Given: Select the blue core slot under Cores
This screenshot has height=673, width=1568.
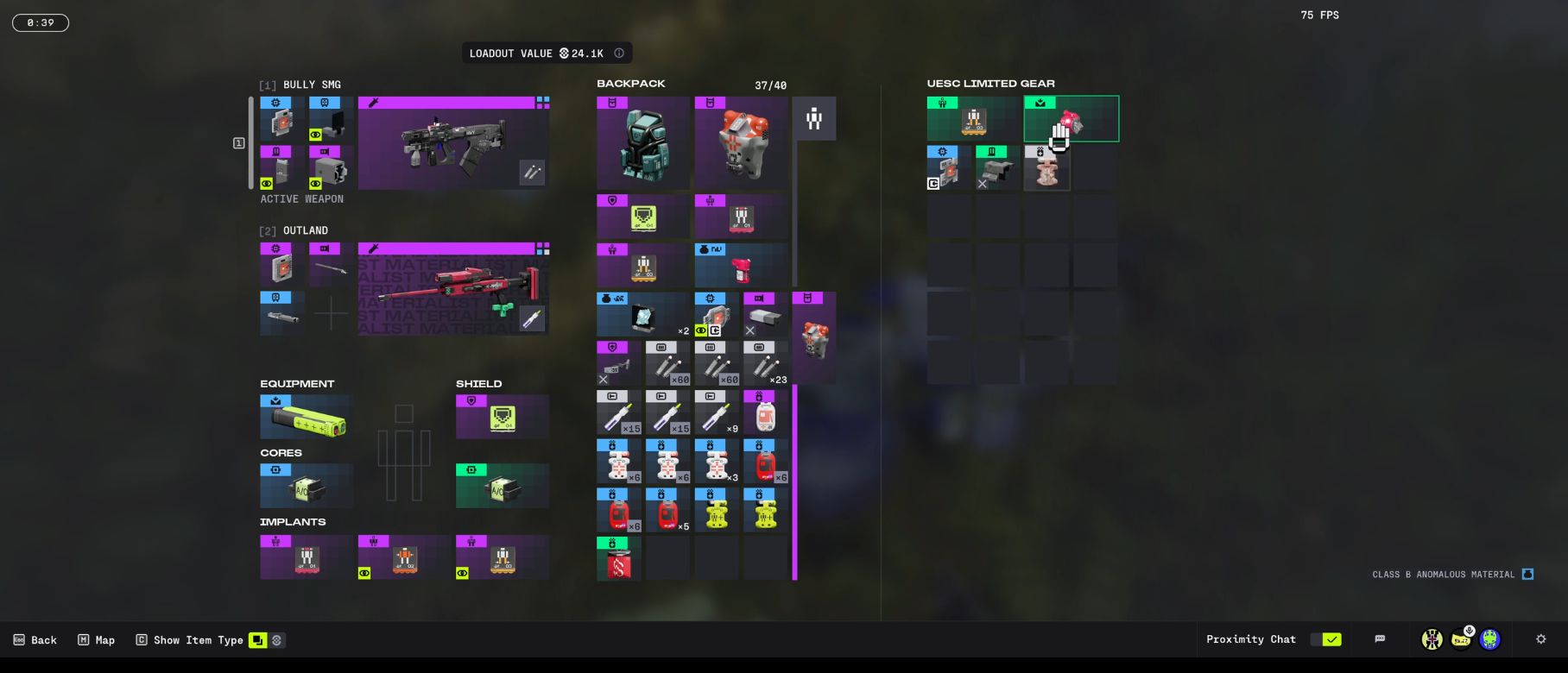Looking at the screenshot, I should pyautogui.click(x=307, y=487).
